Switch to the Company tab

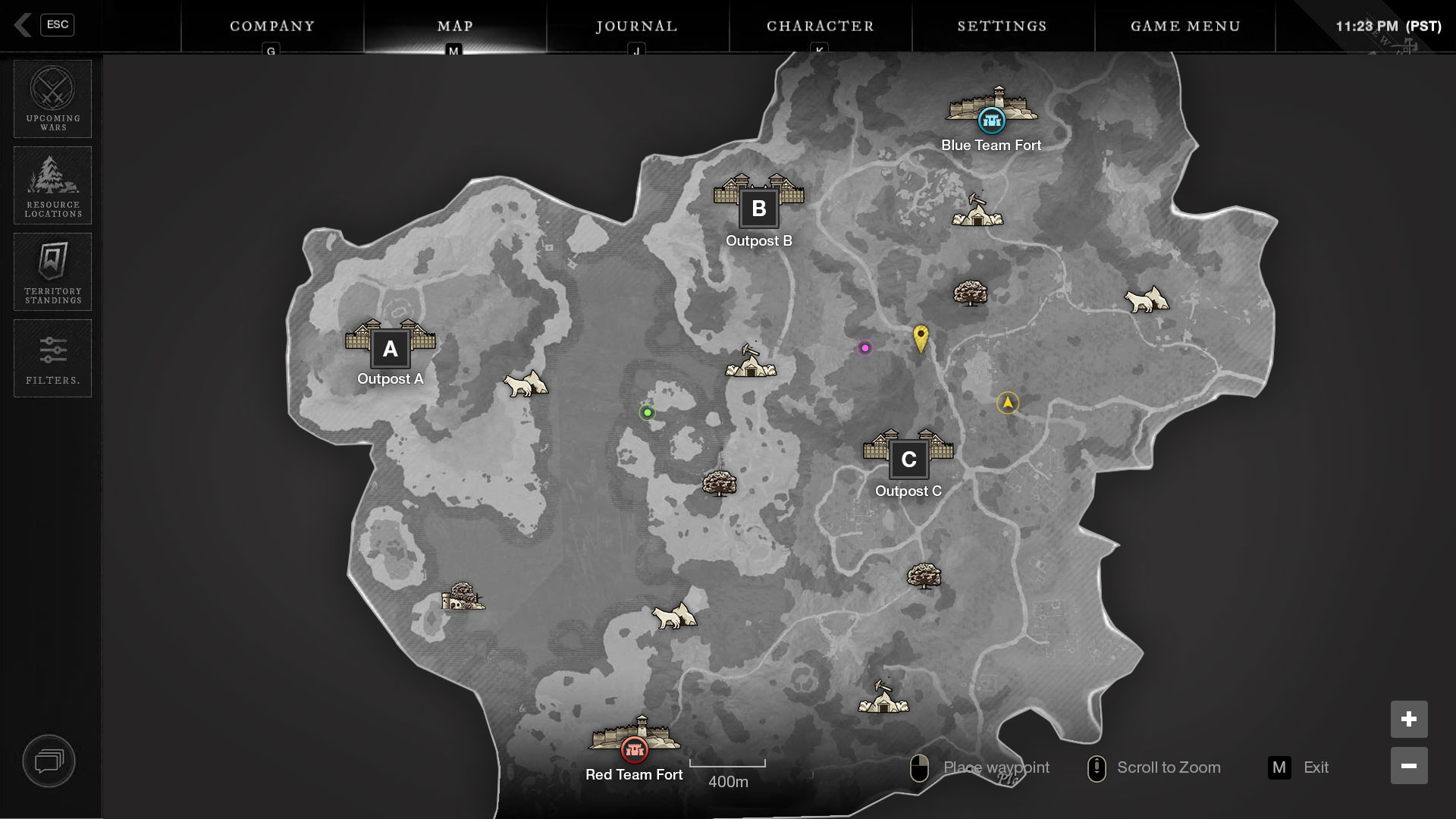tap(272, 26)
